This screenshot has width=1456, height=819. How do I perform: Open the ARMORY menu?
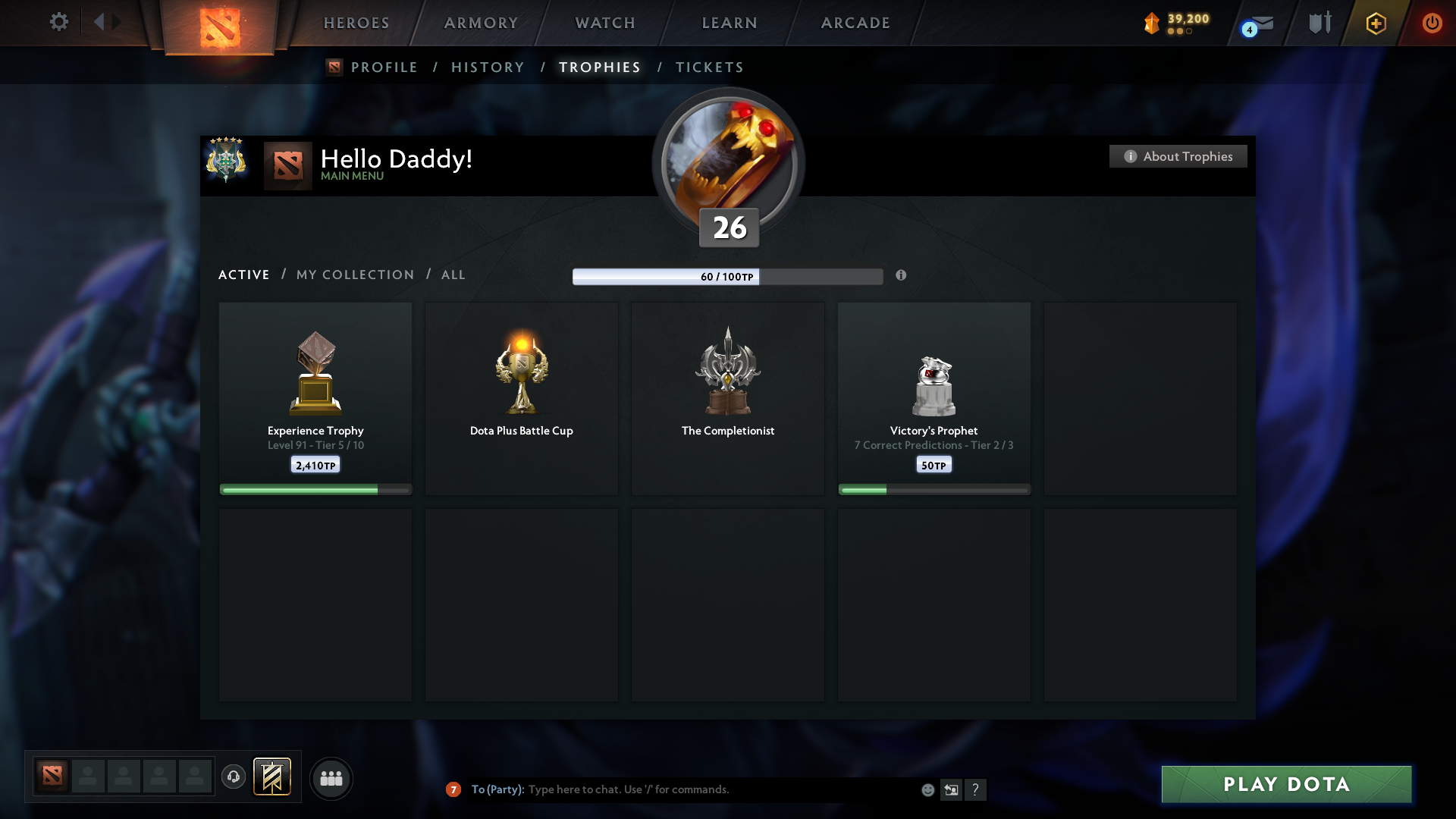click(481, 23)
